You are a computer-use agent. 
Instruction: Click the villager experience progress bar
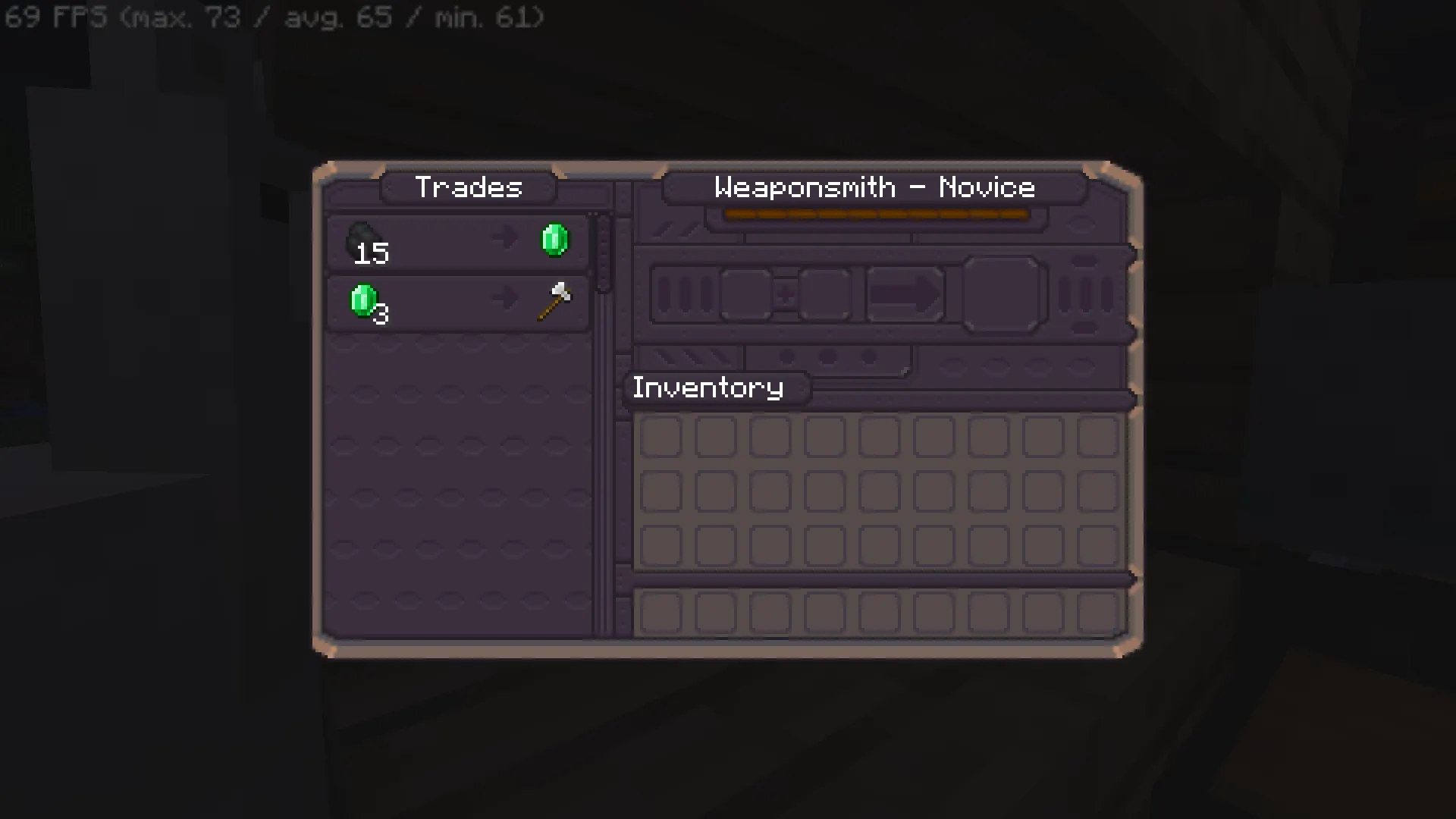(876, 215)
